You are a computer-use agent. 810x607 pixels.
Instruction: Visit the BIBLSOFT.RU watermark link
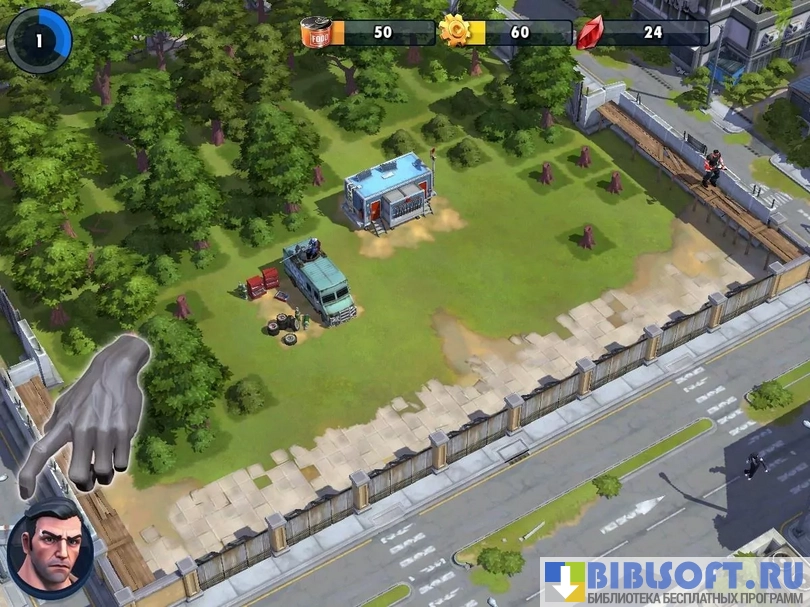tap(675, 581)
